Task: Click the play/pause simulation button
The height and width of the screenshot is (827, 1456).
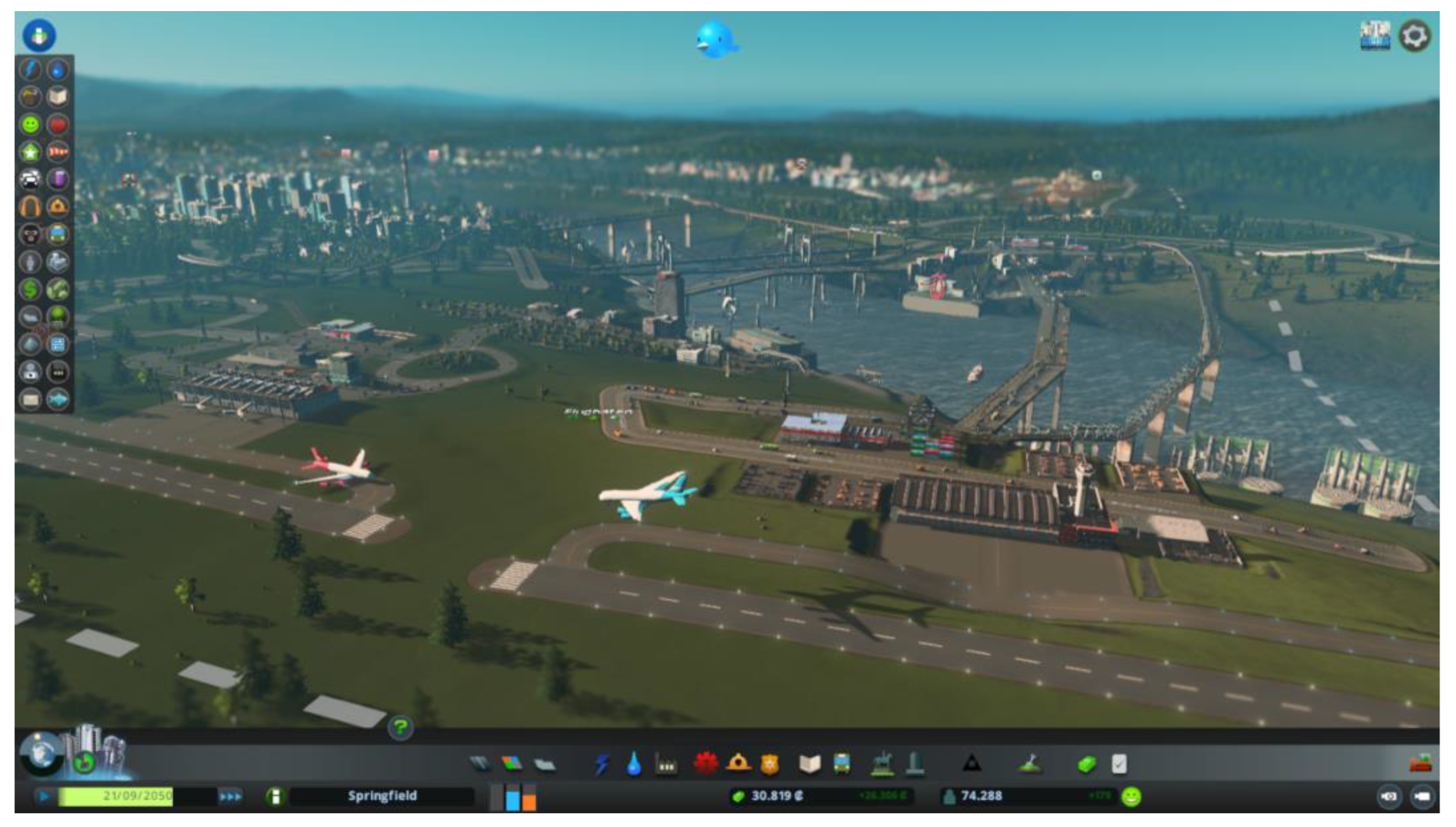Action: [x=44, y=797]
